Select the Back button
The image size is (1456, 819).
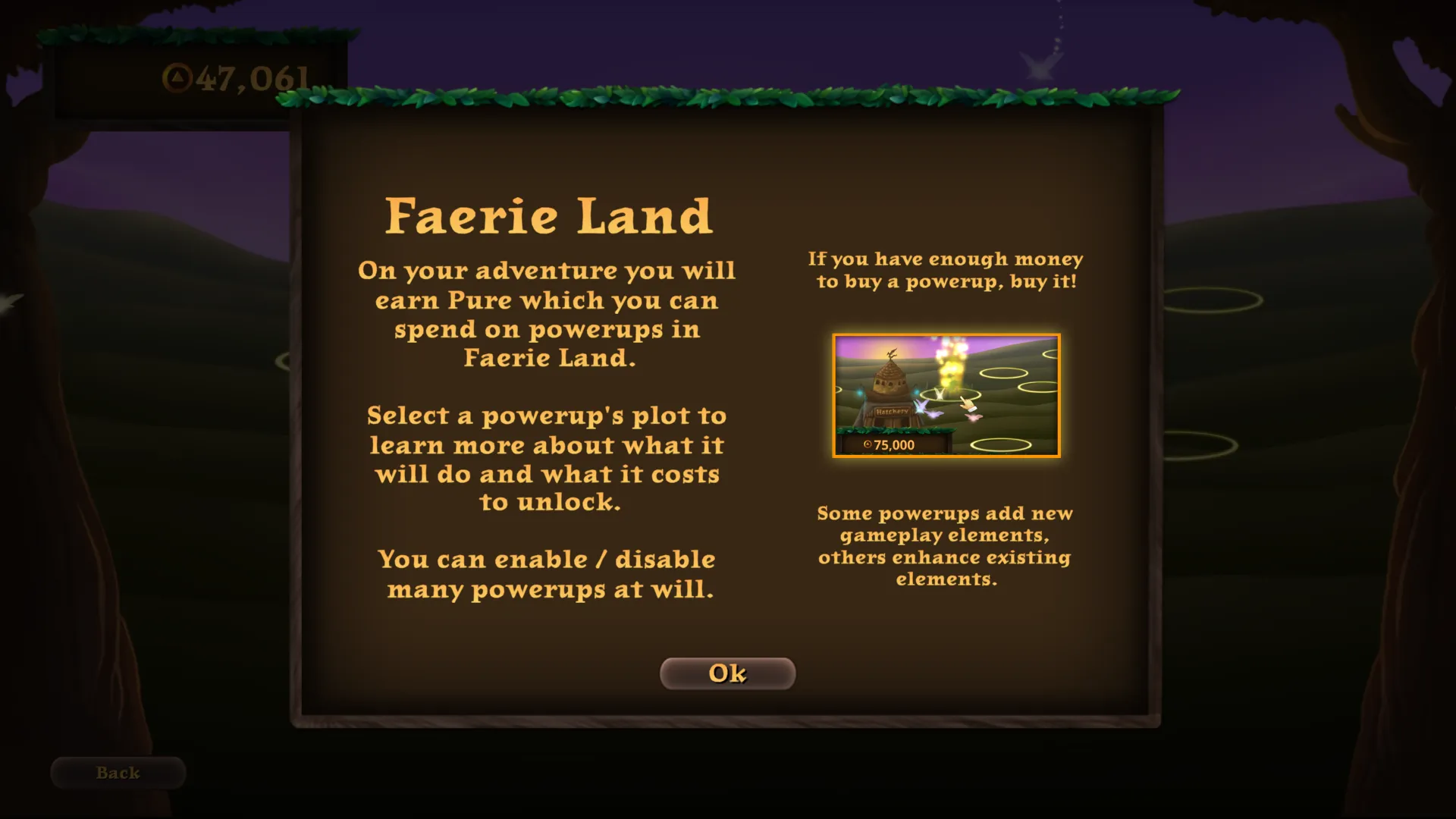pyautogui.click(x=117, y=772)
